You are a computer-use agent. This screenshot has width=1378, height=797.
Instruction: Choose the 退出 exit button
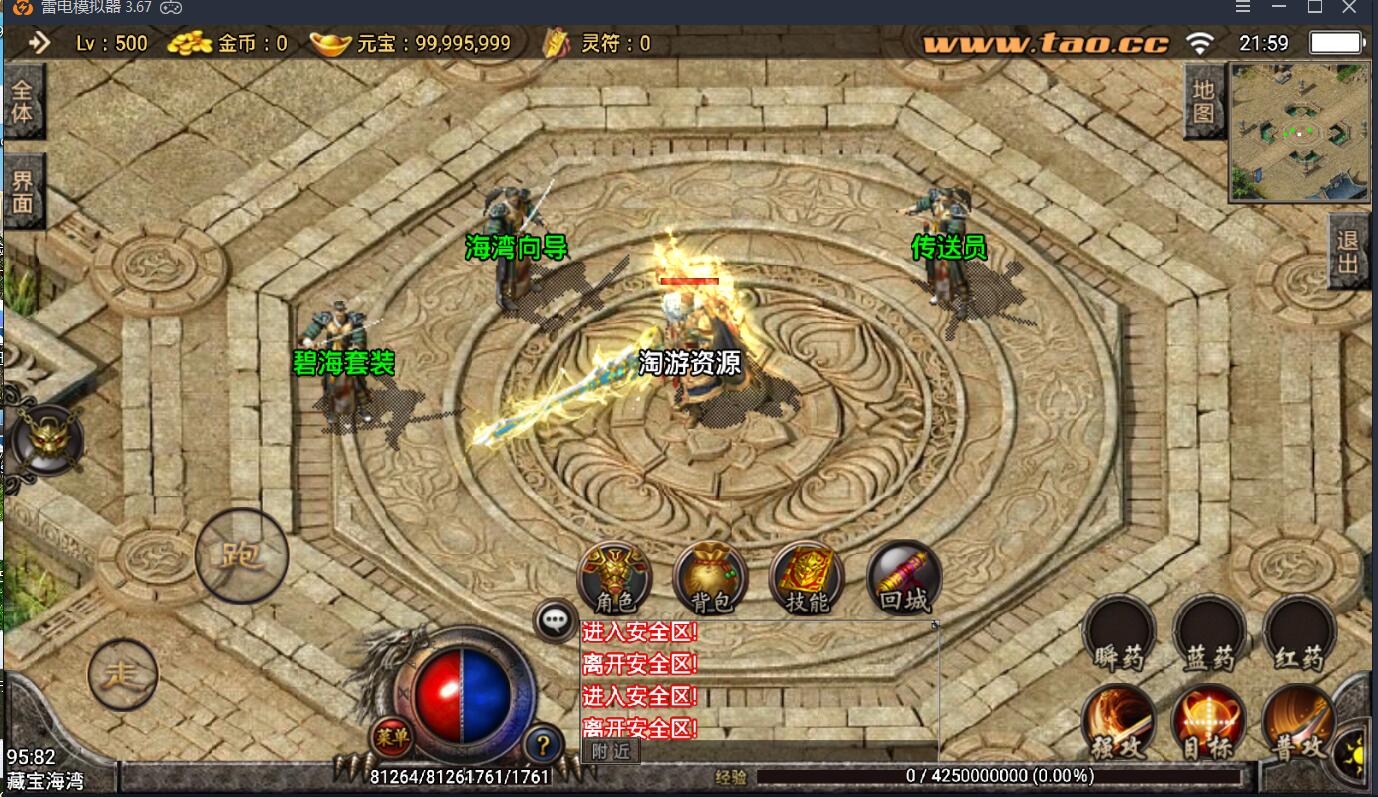pos(1348,251)
